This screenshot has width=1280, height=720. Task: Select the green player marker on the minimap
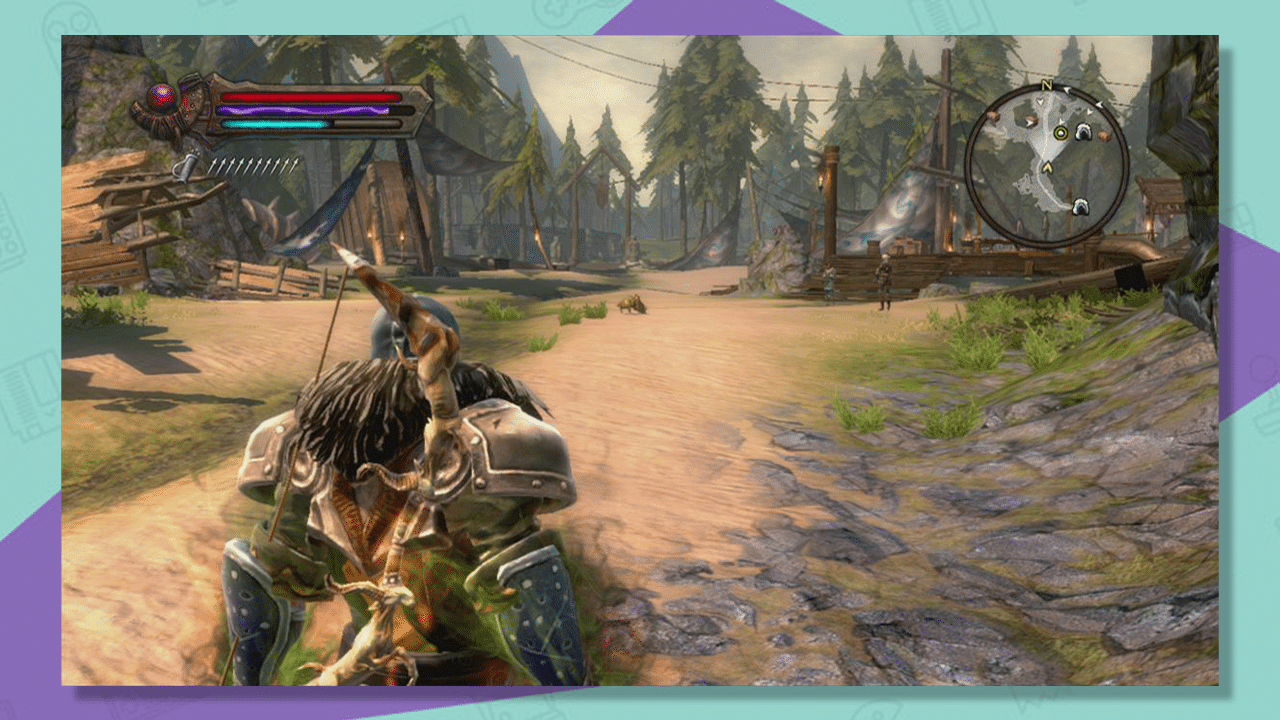click(x=1061, y=132)
